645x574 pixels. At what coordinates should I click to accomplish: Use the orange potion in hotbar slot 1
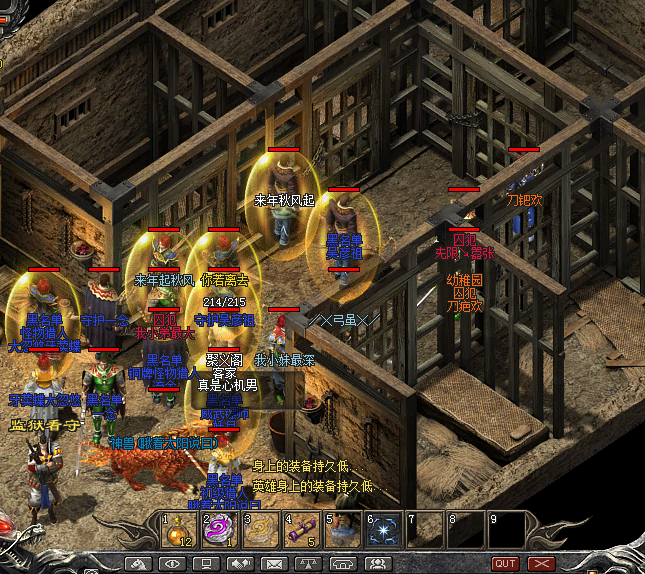[x=180, y=530]
